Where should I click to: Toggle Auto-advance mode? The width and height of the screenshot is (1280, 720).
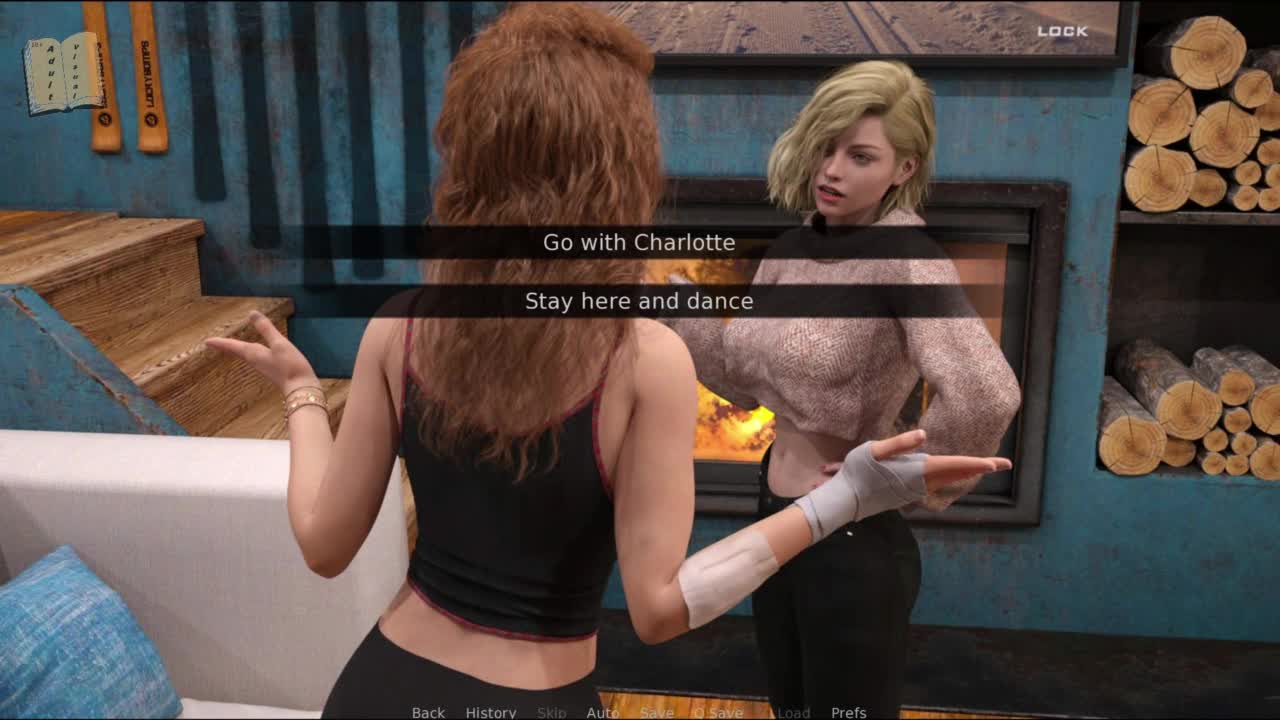tap(602, 712)
